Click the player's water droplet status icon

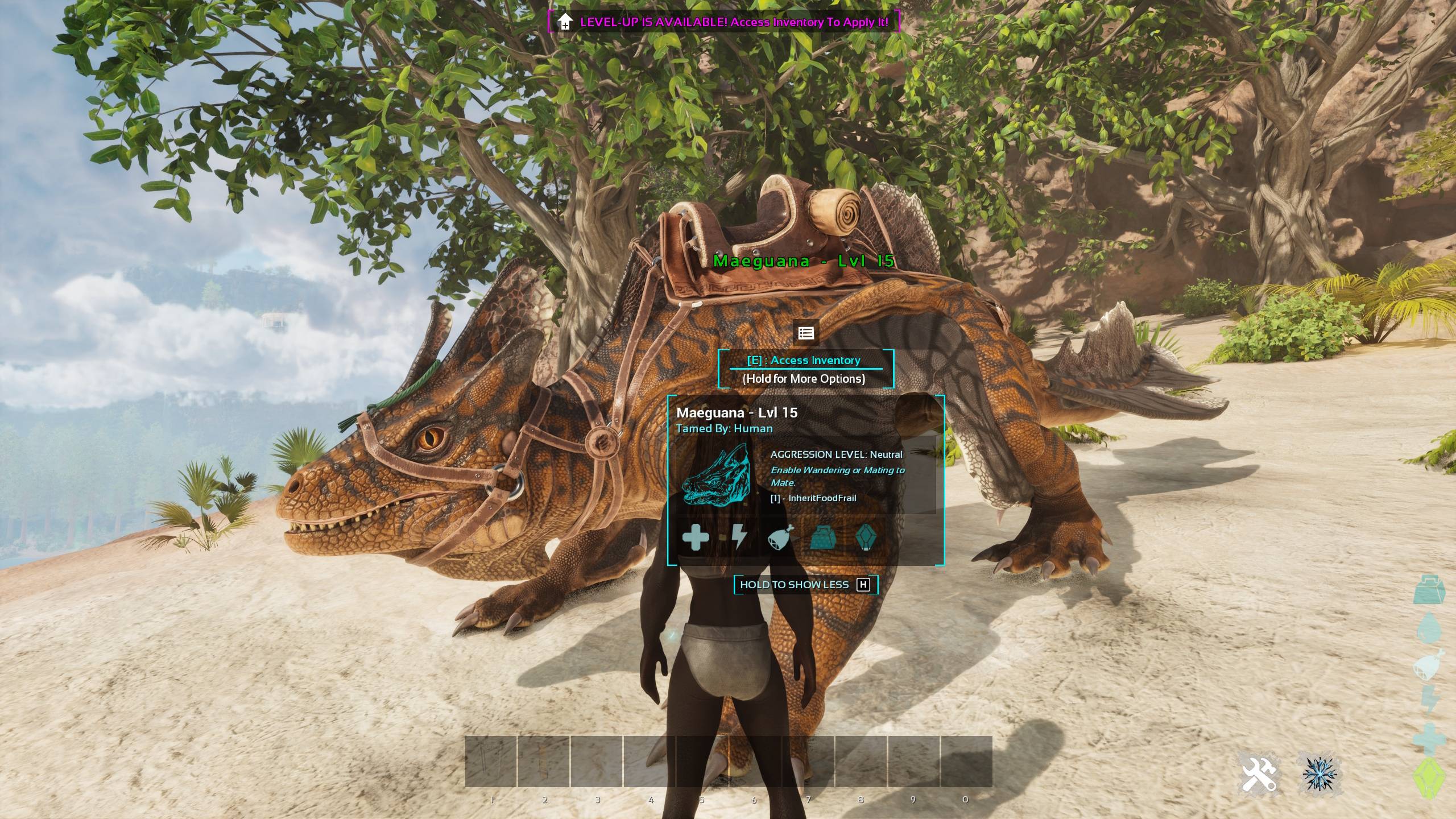(1430, 628)
